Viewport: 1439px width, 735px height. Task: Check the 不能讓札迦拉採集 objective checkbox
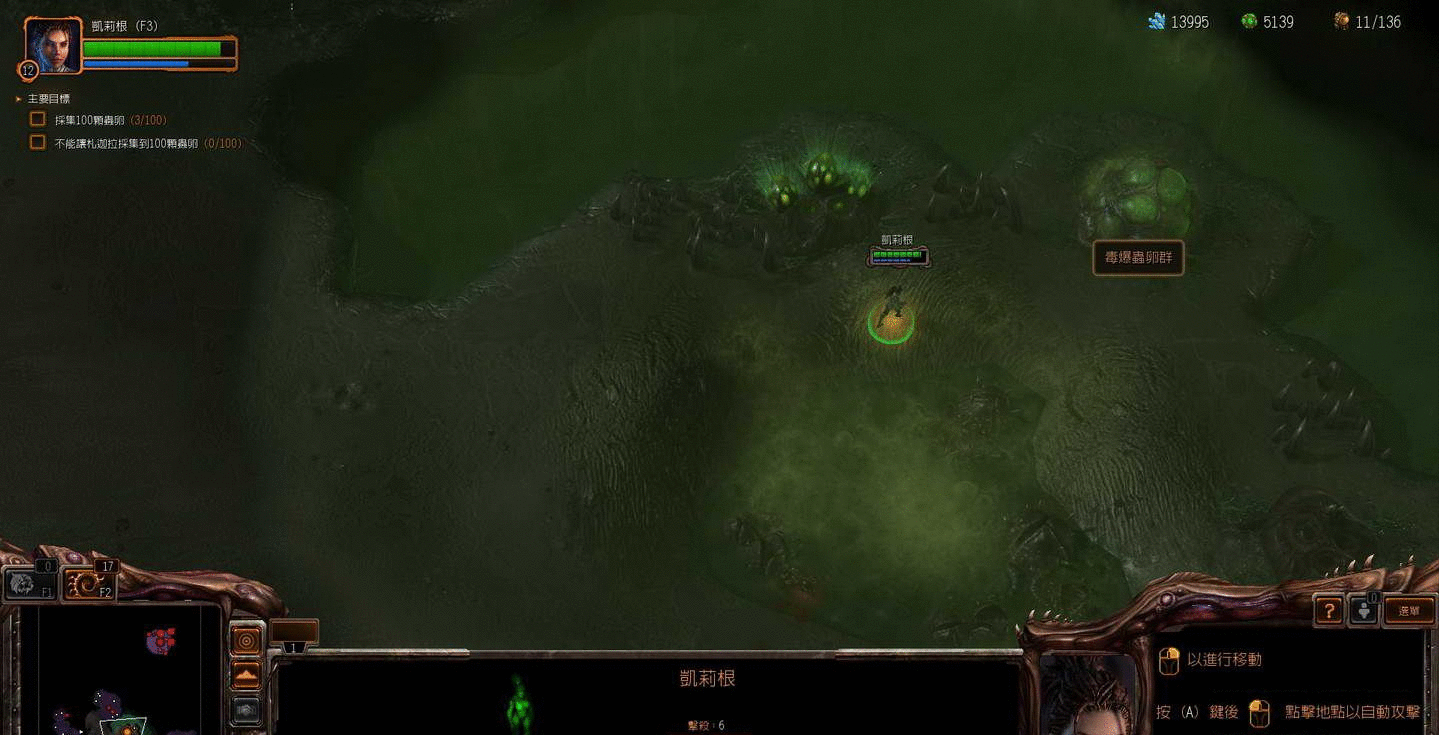pyautogui.click(x=37, y=141)
